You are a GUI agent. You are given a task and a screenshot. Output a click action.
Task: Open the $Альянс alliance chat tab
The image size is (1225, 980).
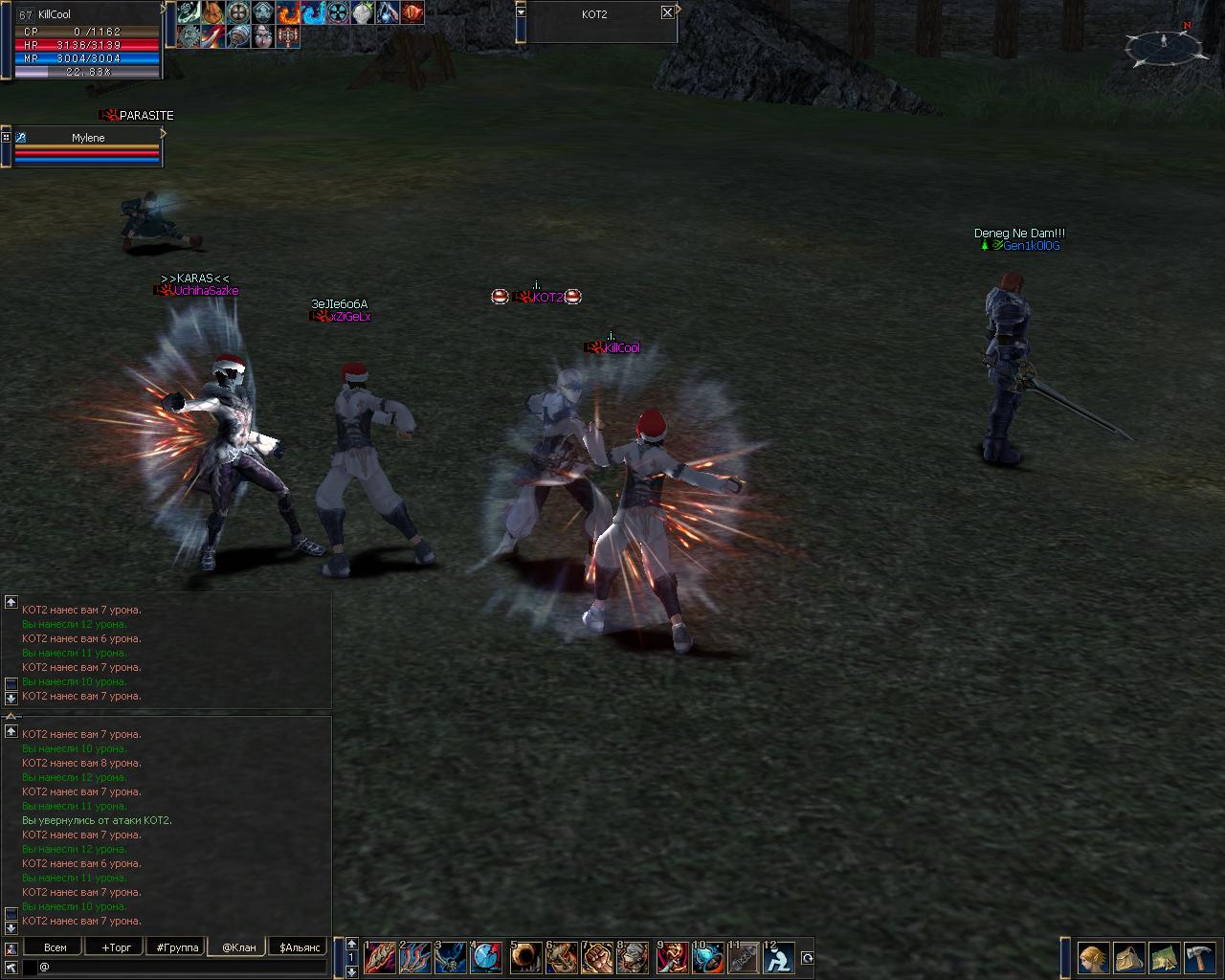pyautogui.click(x=300, y=947)
